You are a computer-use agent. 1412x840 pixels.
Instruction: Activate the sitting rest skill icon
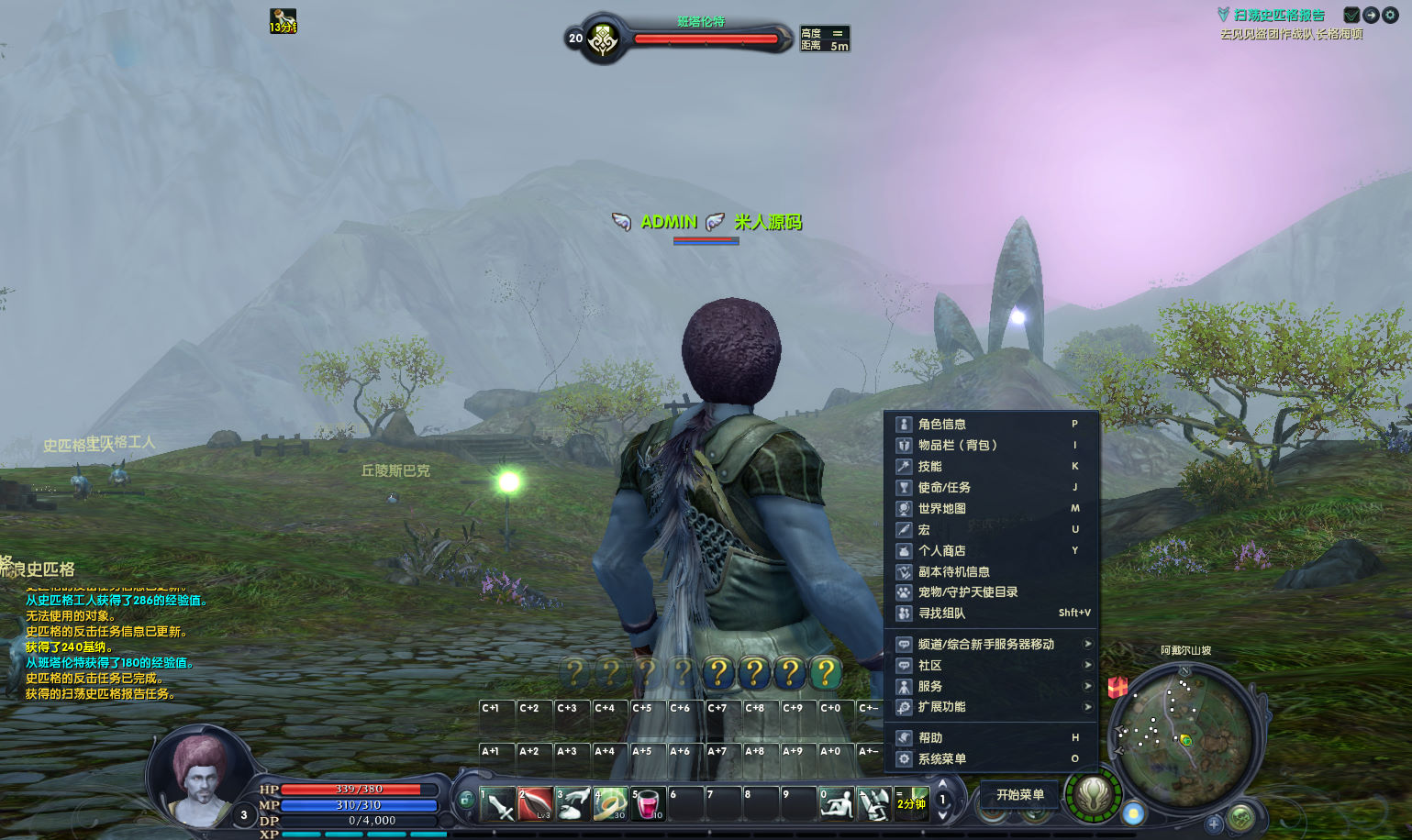pos(836,804)
